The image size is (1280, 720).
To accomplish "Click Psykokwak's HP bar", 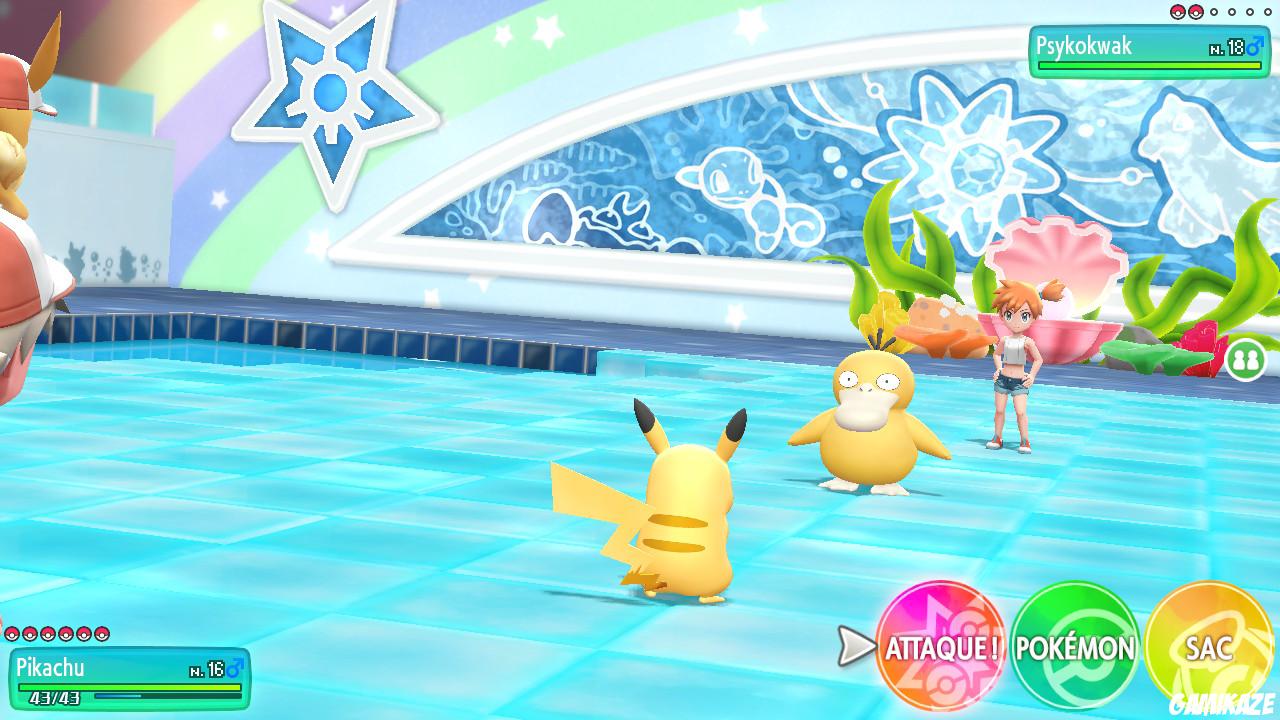I will [1150, 64].
